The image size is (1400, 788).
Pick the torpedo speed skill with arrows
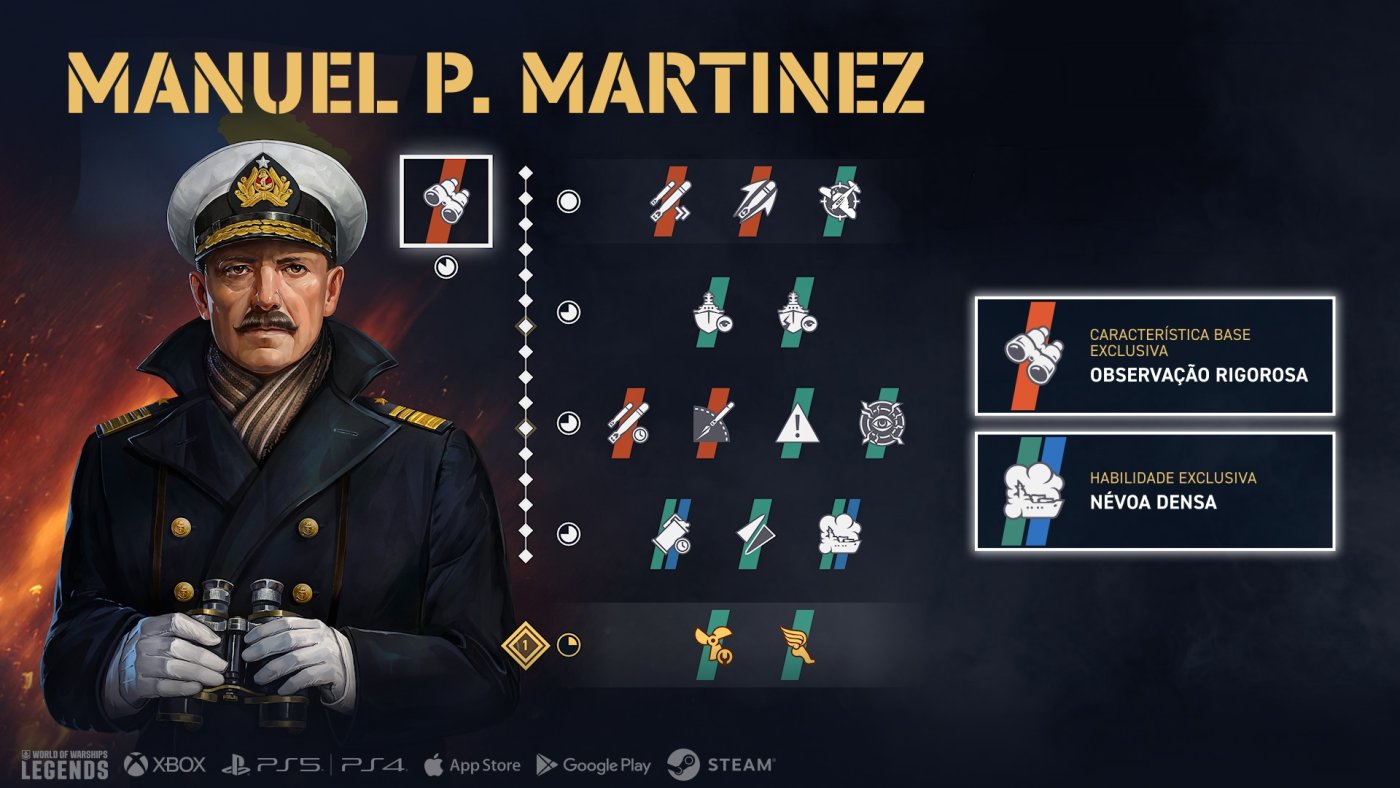(664, 201)
